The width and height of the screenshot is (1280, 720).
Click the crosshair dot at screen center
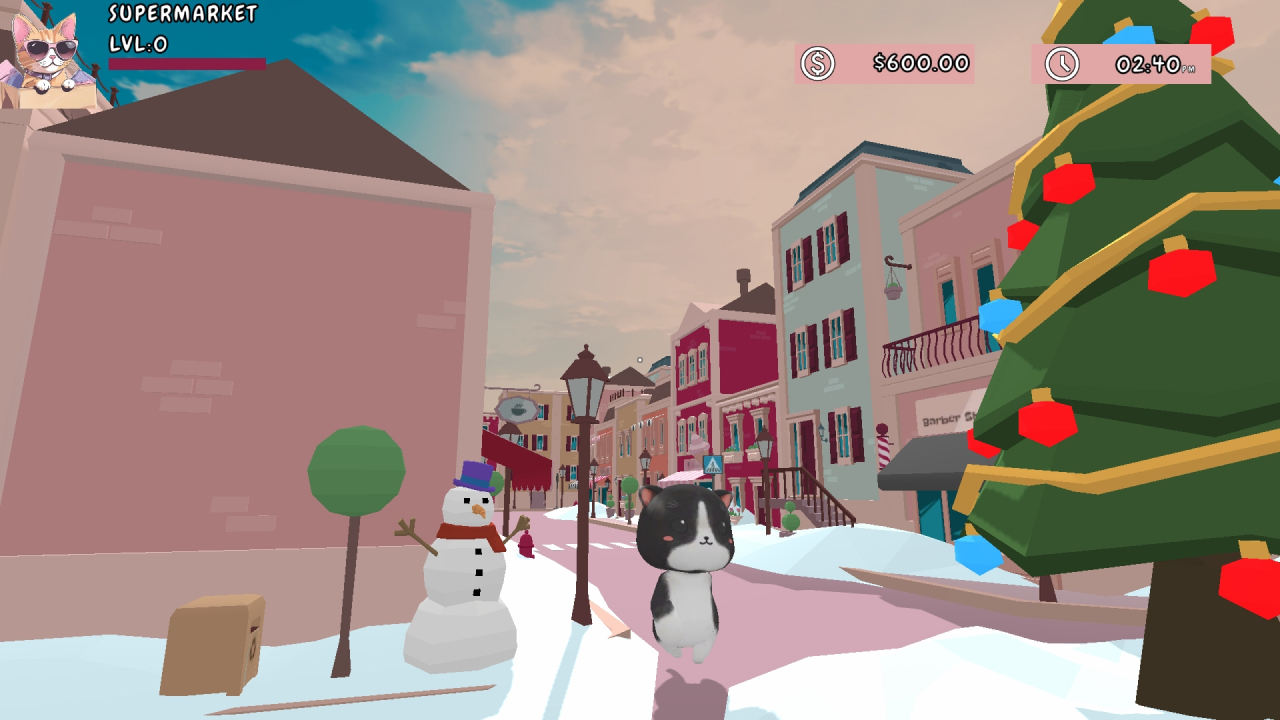639,358
